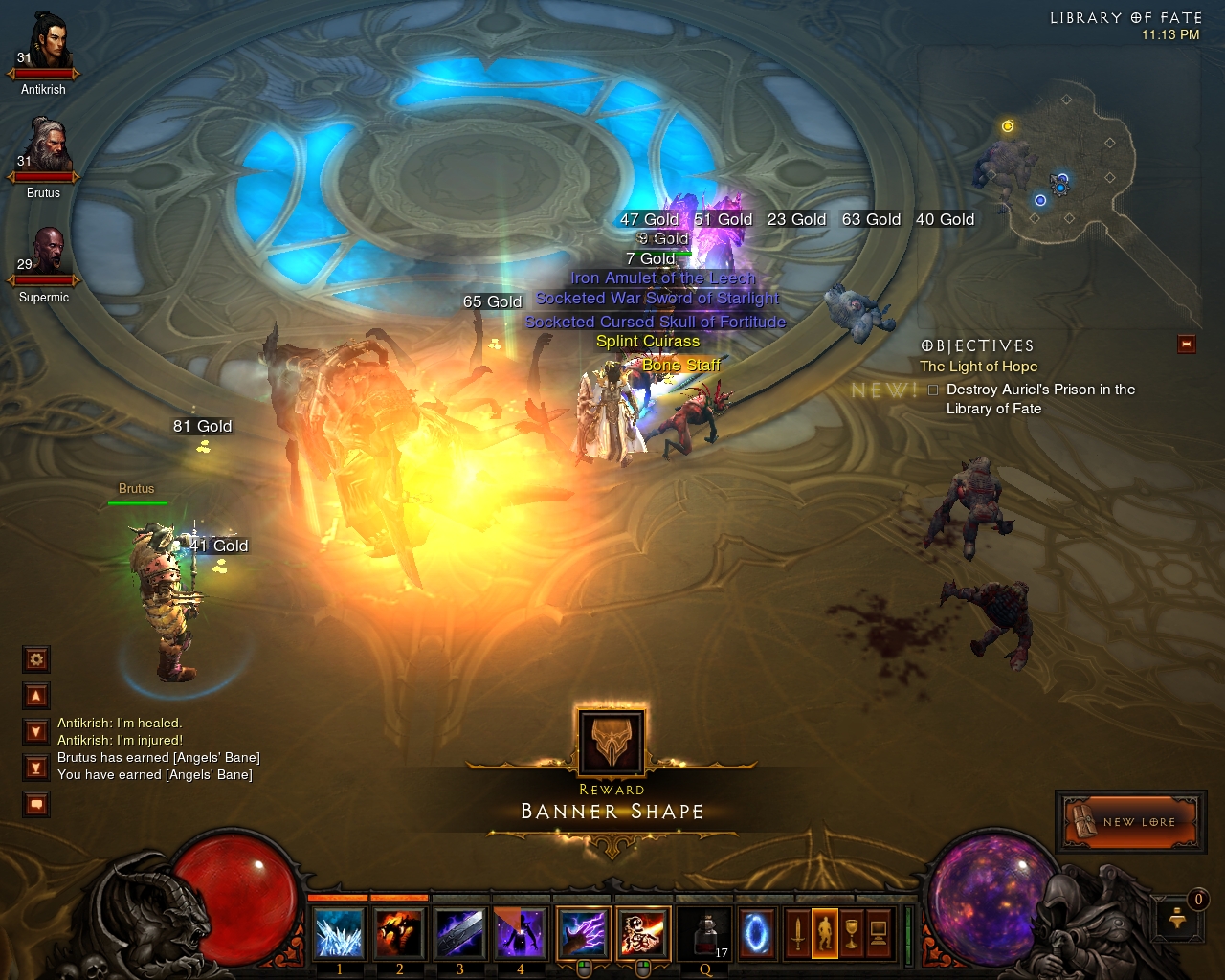
Task: Select the flaming skull beam skill
Action: [x=643, y=933]
